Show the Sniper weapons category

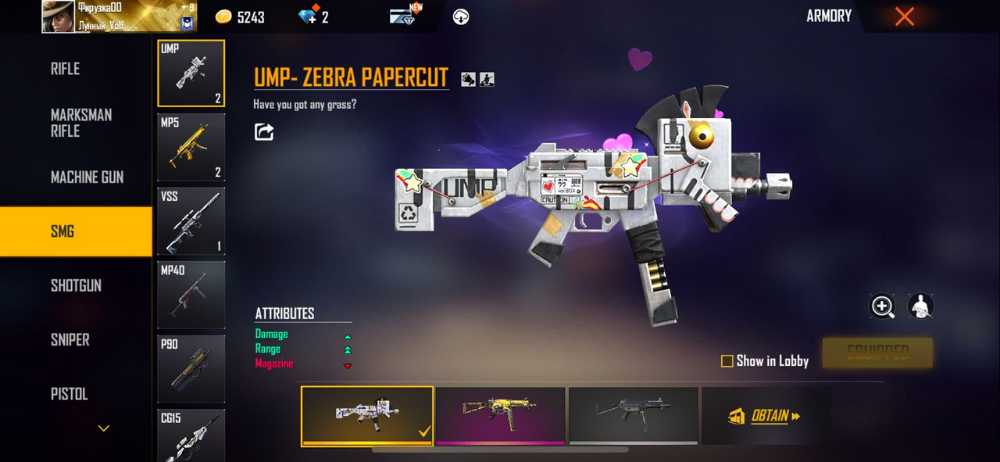[x=70, y=340]
